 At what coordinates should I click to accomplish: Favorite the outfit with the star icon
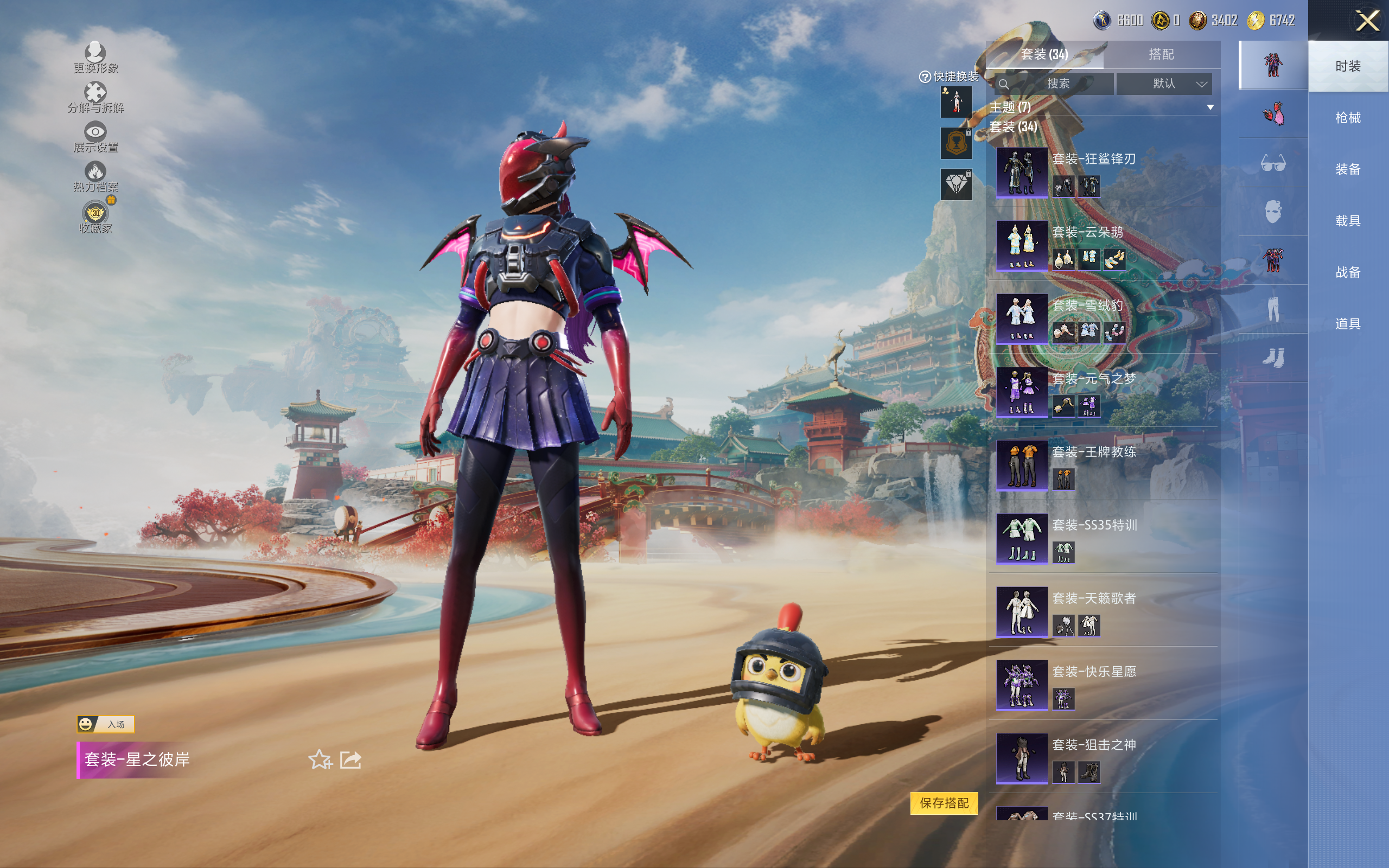tap(320, 759)
